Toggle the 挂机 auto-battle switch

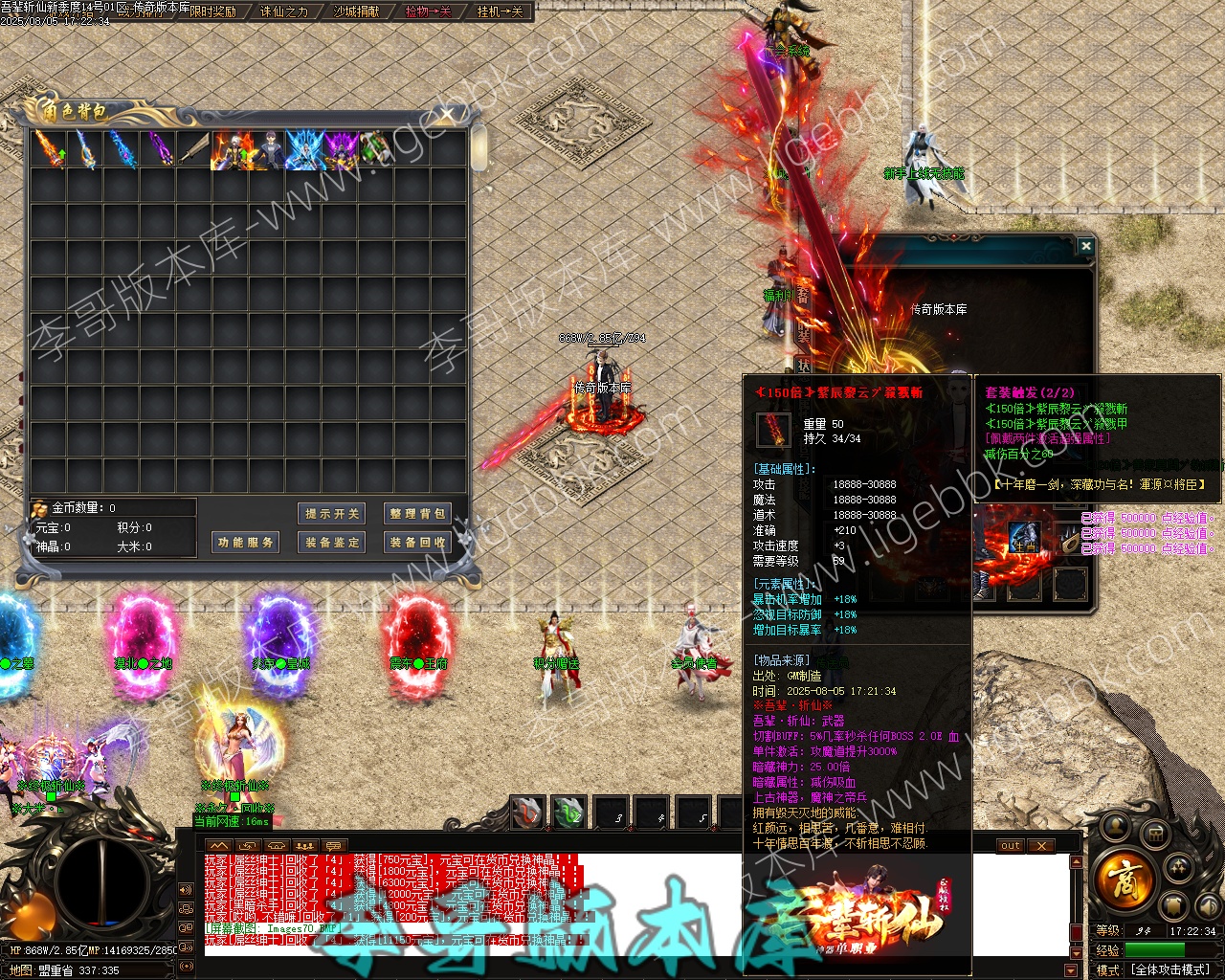pos(500,11)
